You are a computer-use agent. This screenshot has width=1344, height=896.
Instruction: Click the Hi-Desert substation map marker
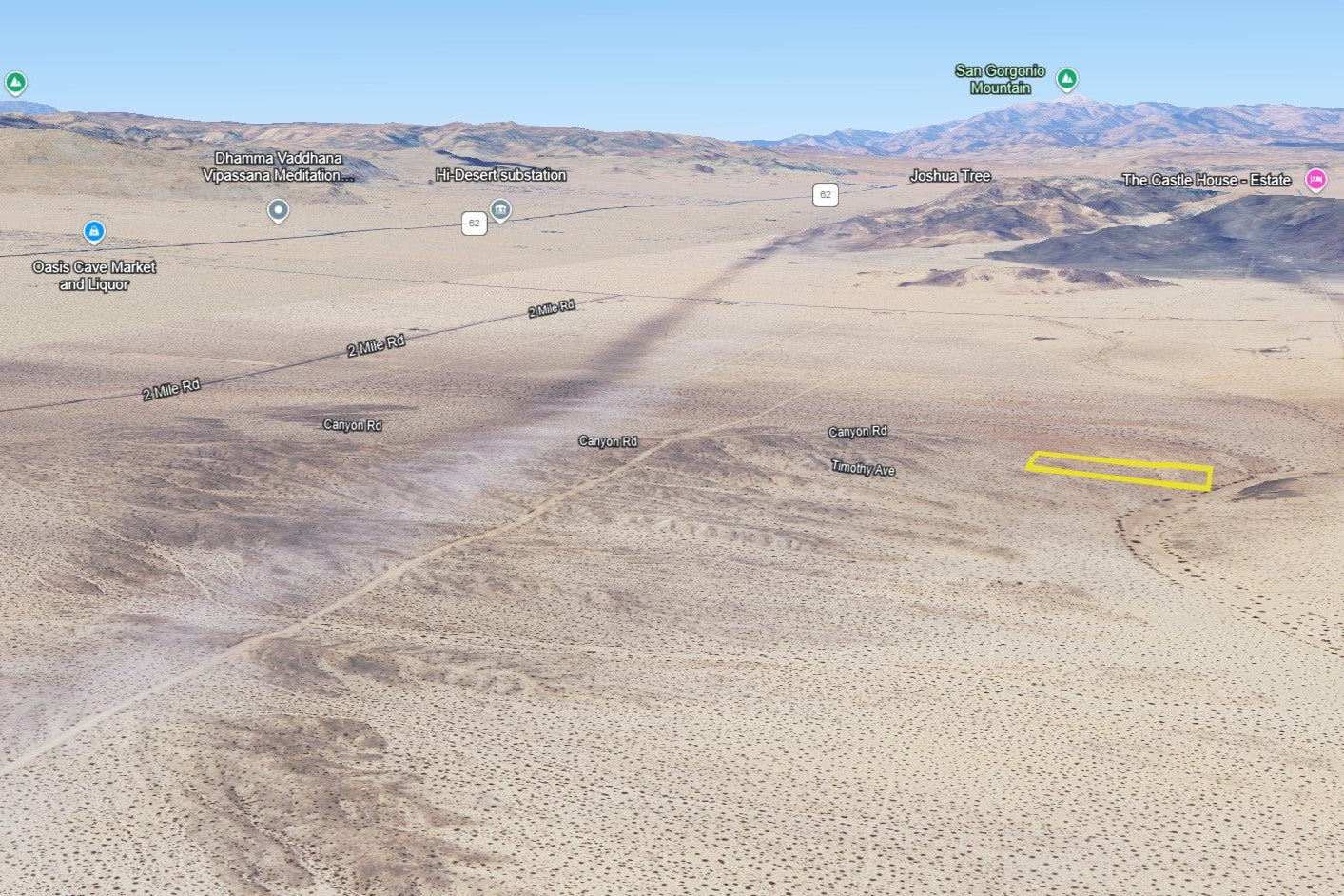click(x=500, y=209)
